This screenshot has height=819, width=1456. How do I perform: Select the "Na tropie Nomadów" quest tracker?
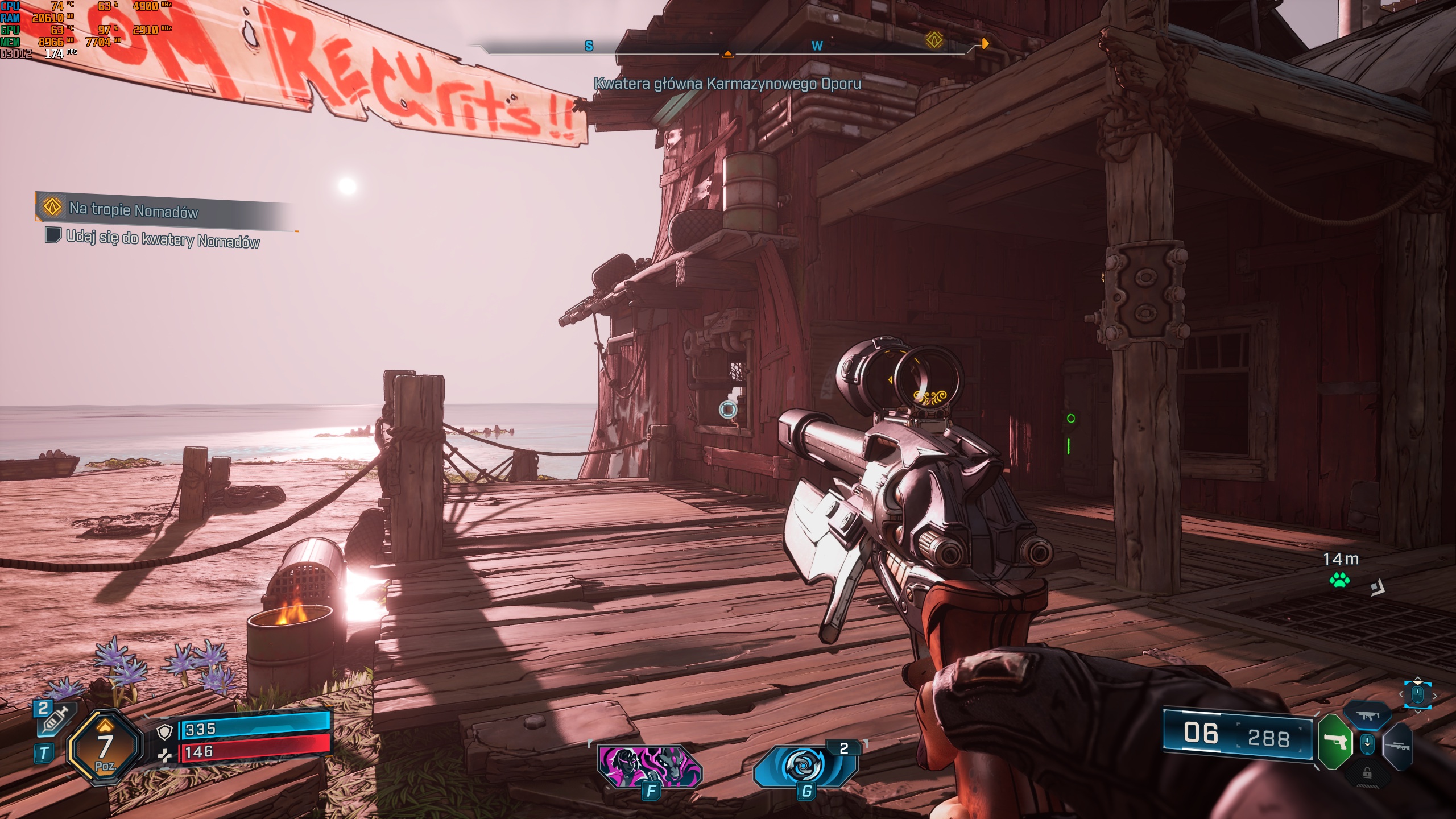point(134,210)
